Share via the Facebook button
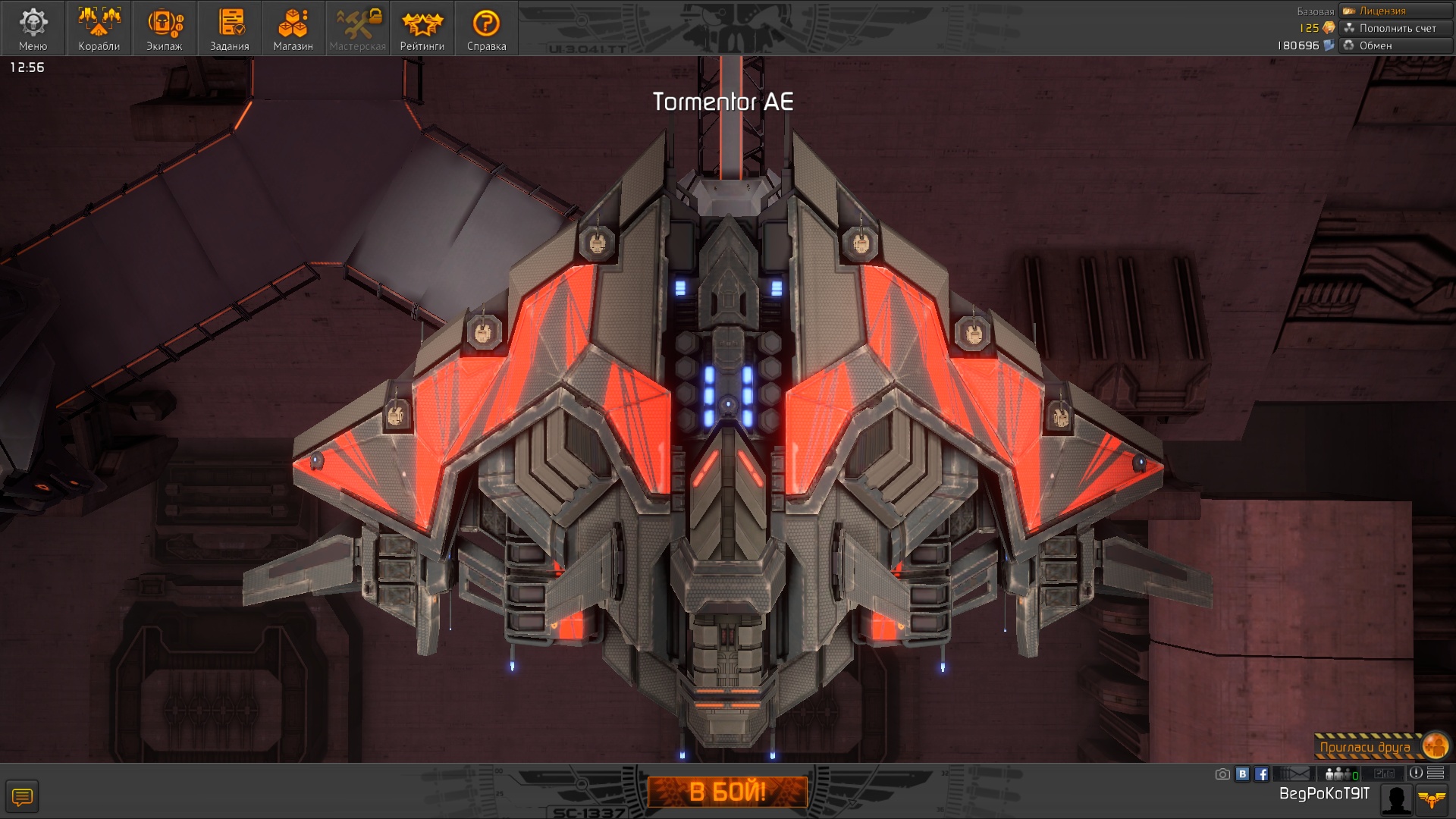The height and width of the screenshot is (819, 1456). (1261, 774)
